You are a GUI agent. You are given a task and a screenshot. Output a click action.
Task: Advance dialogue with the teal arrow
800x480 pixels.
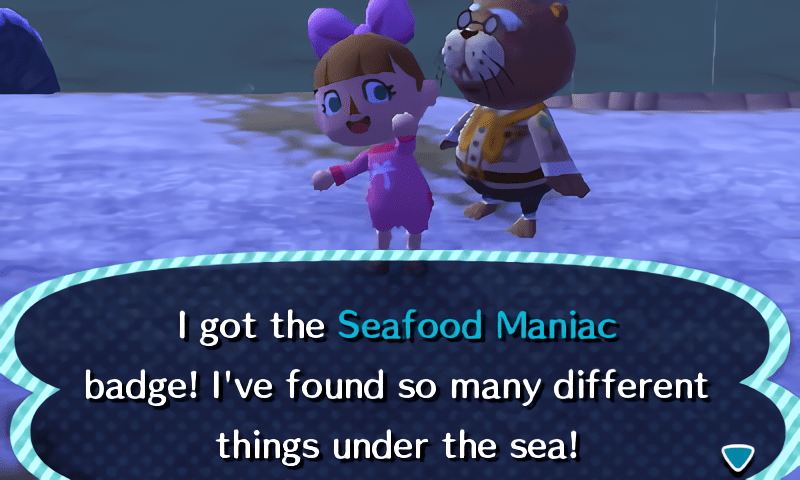click(x=738, y=456)
